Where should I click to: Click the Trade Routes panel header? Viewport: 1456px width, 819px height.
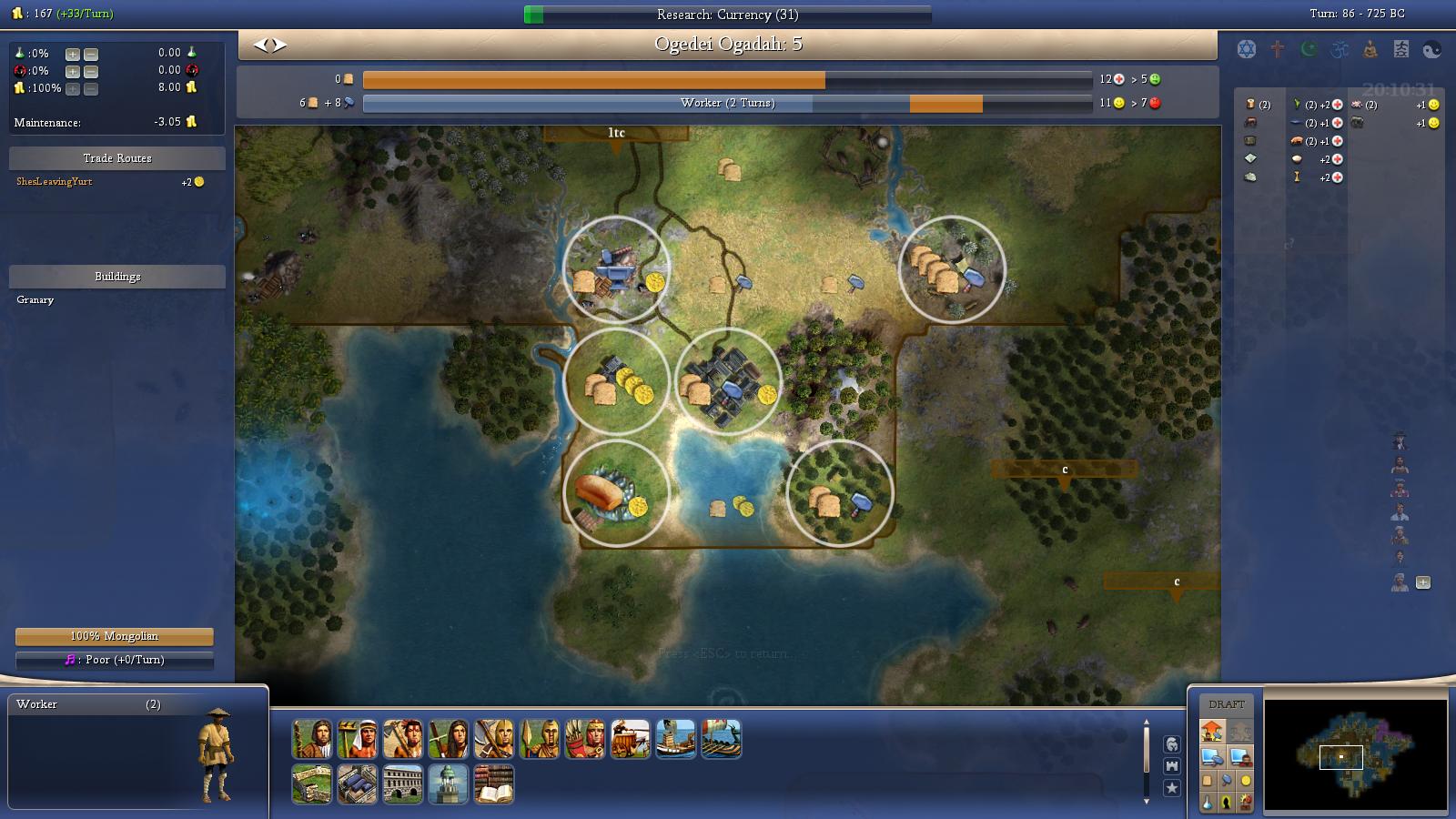pos(116,157)
